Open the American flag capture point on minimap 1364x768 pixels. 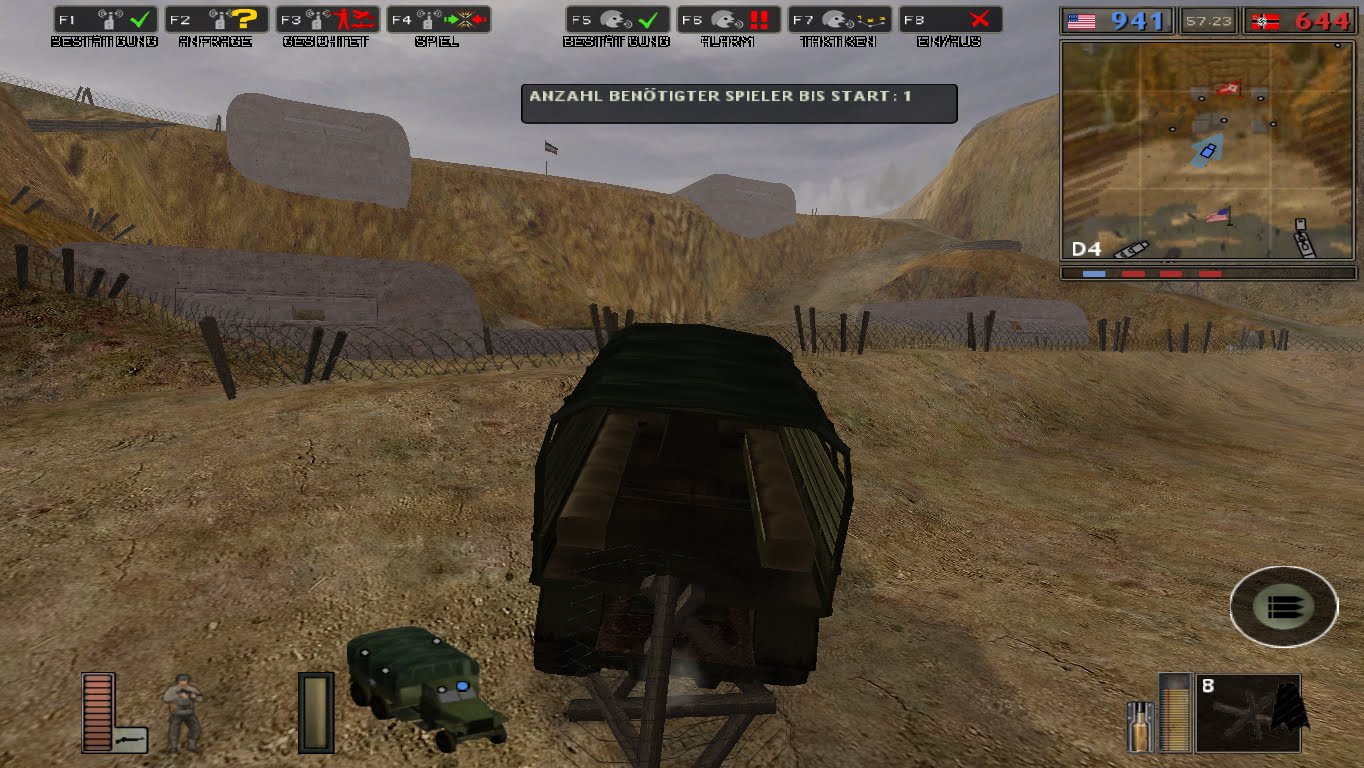[1218, 213]
